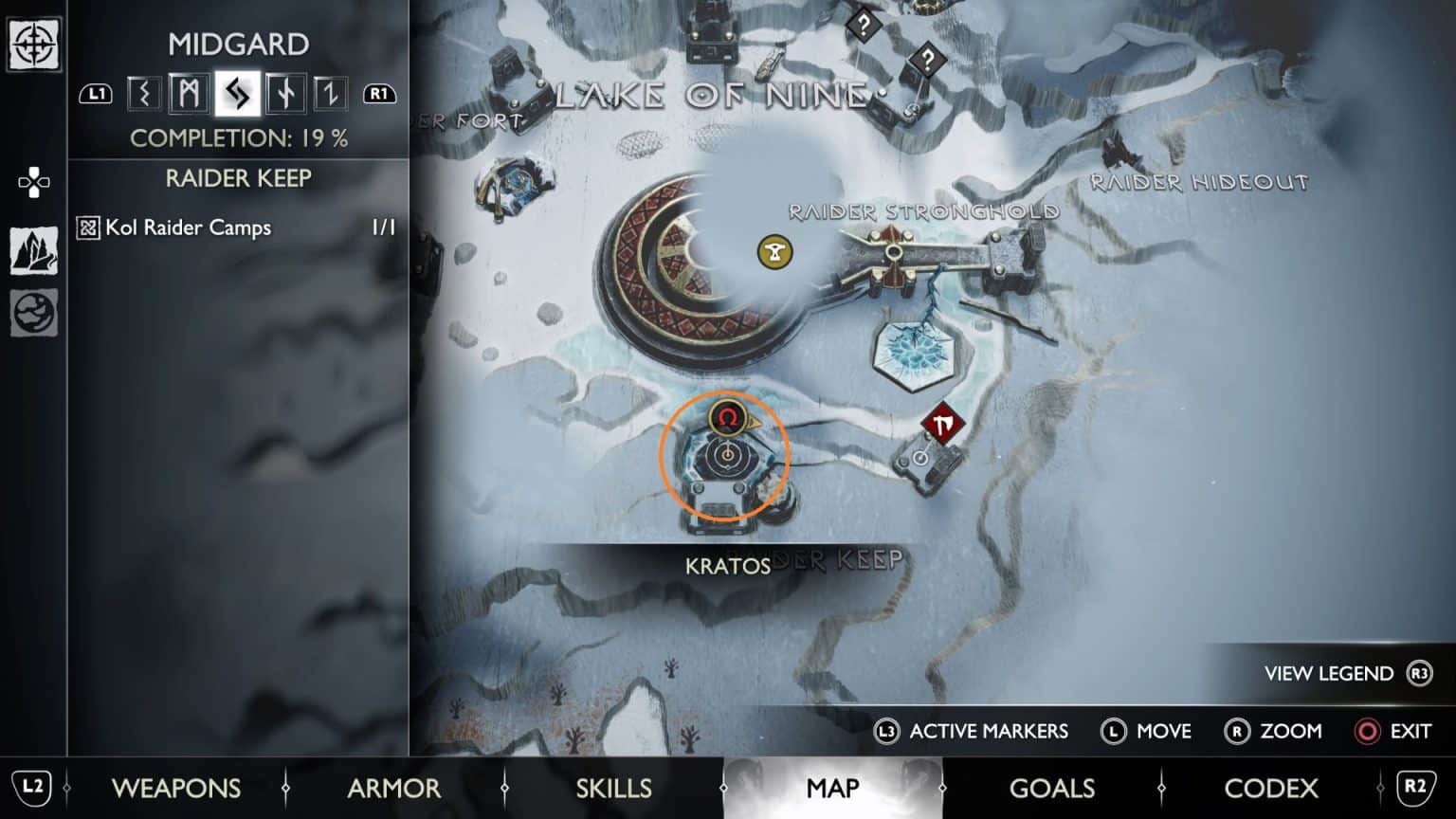Viewport: 1456px width, 819px height.
Task: Go to the Skills tab
Action: coord(613,788)
